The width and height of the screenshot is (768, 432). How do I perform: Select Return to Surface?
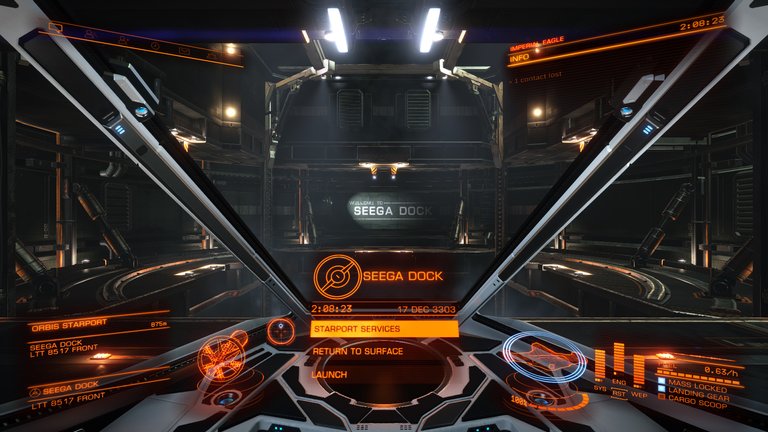(358, 352)
